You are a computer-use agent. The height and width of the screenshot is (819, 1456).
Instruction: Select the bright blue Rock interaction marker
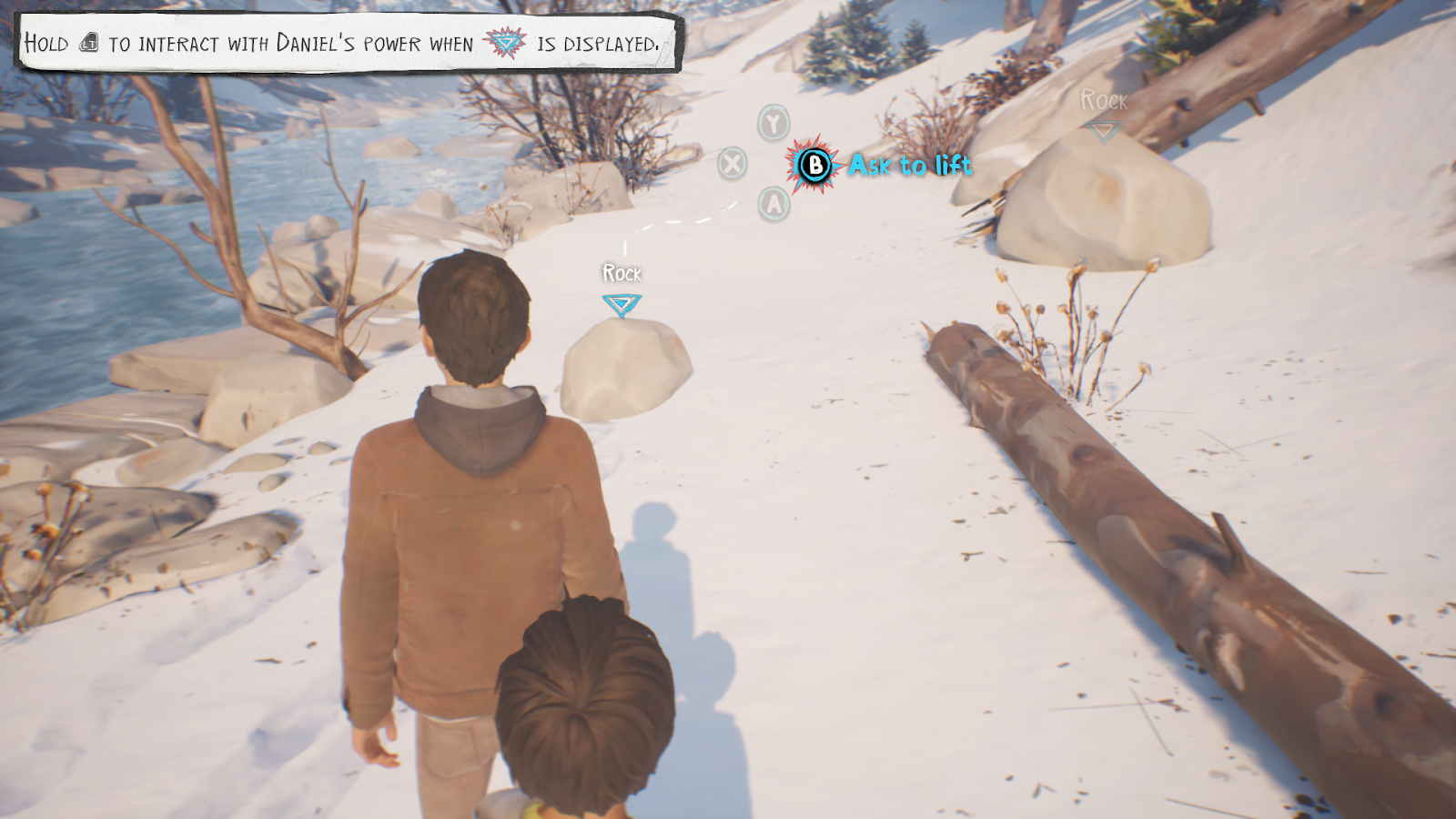622,304
